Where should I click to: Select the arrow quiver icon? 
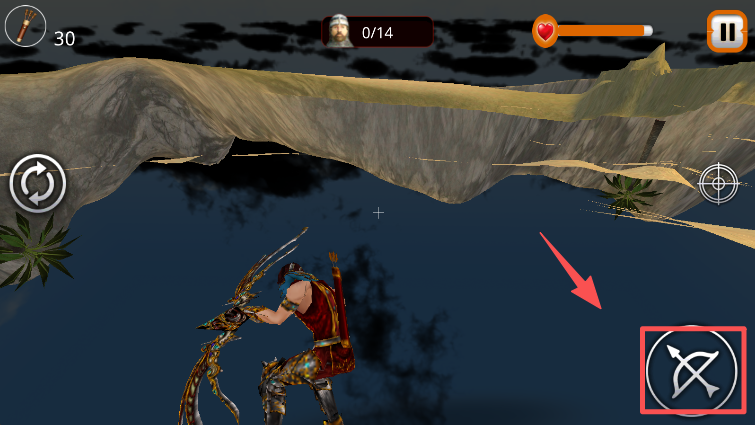pos(24,26)
